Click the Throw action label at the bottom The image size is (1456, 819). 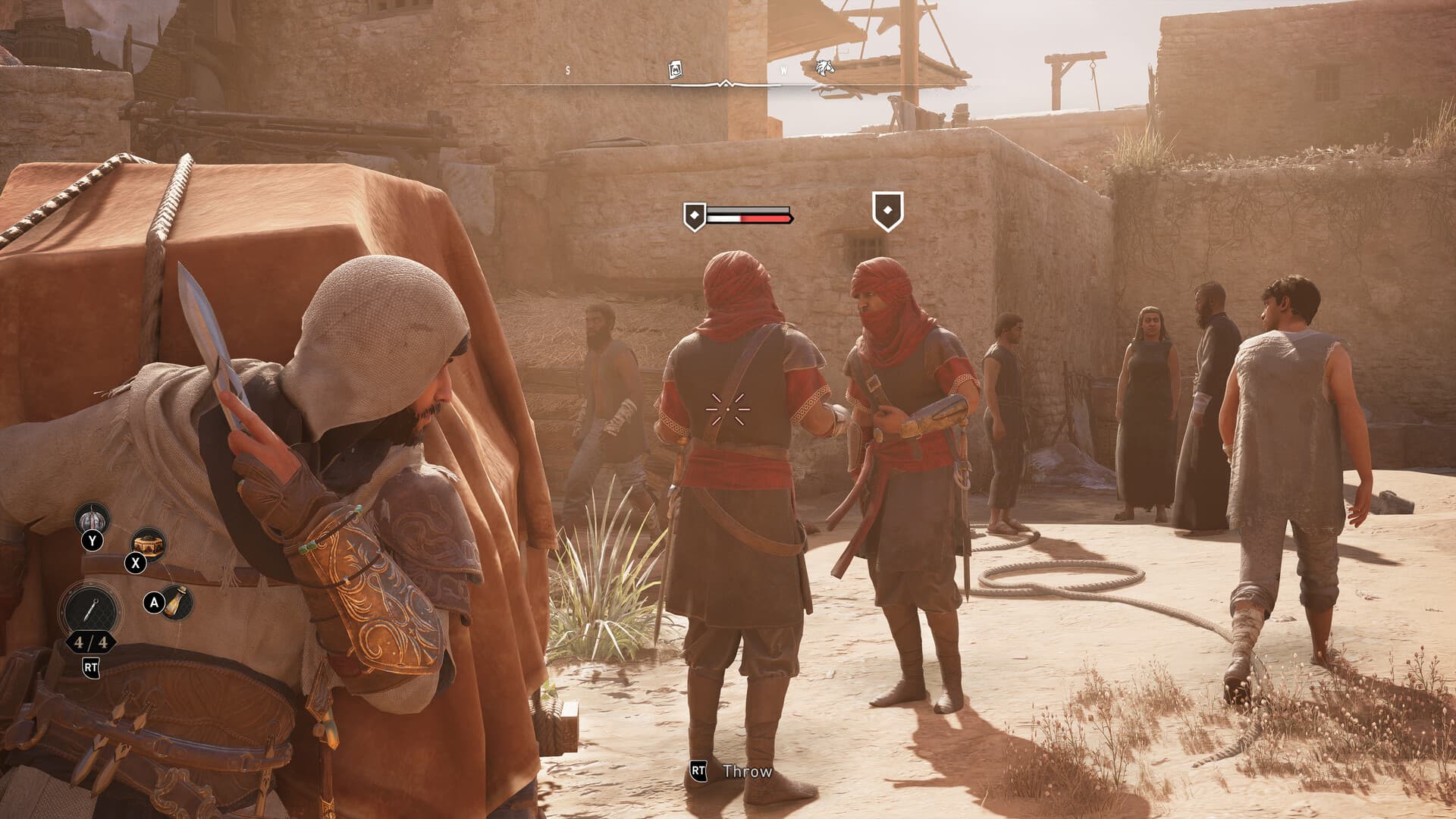pos(749,772)
